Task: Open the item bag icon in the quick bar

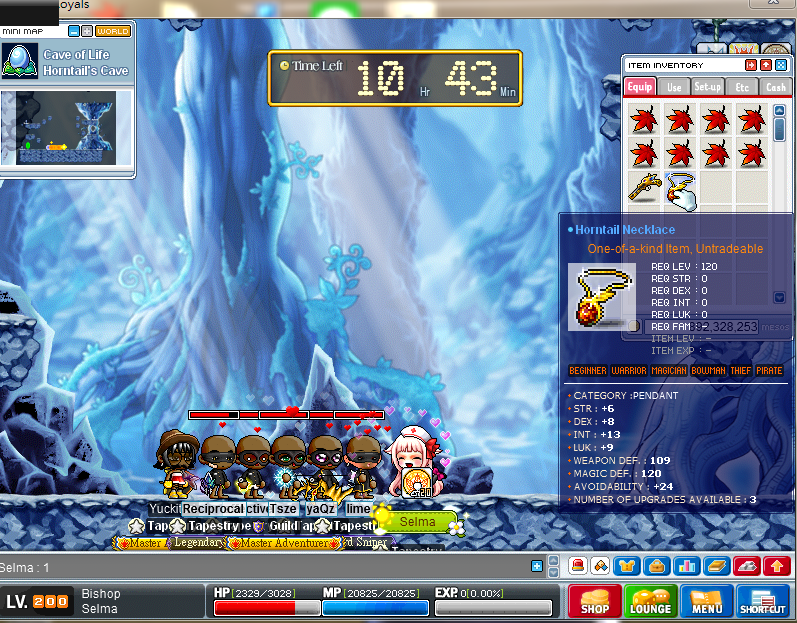Action: 657,566
